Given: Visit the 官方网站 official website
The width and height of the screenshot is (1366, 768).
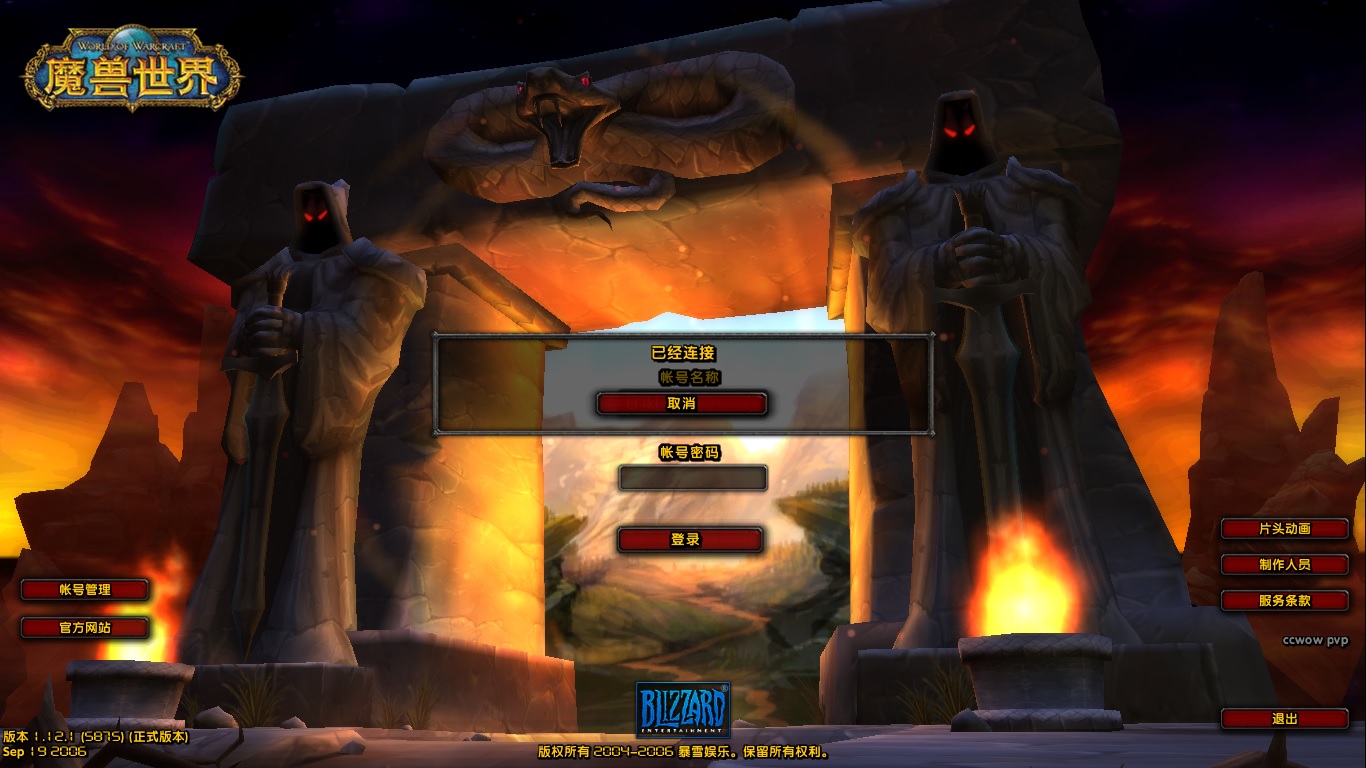Looking at the screenshot, I should 85,628.
